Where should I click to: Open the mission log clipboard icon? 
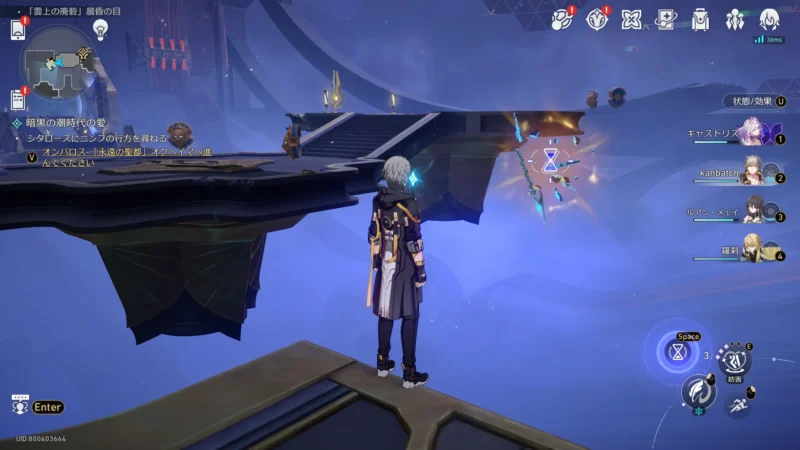(17, 98)
